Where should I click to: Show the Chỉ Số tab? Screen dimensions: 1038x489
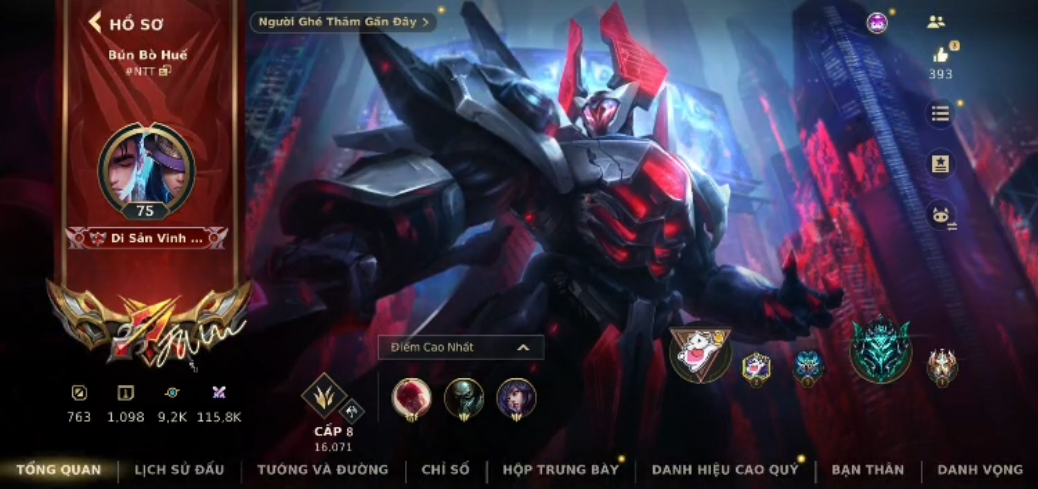pos(445,469)
